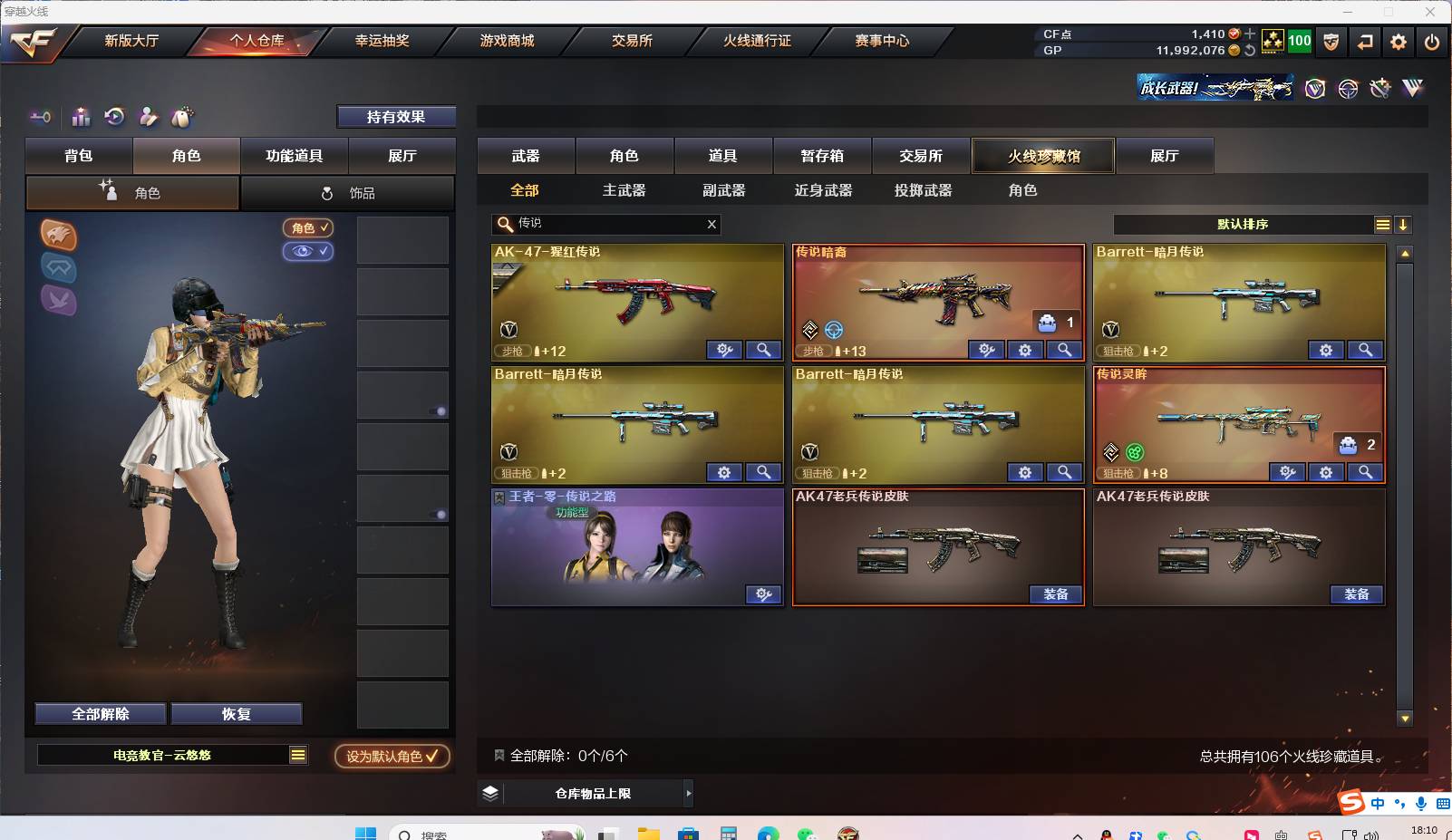The width and height of the screenshot is (1452, 840).
Task: Toggle the eye visibility switch on character preview
Action: [x=308, y=252]
